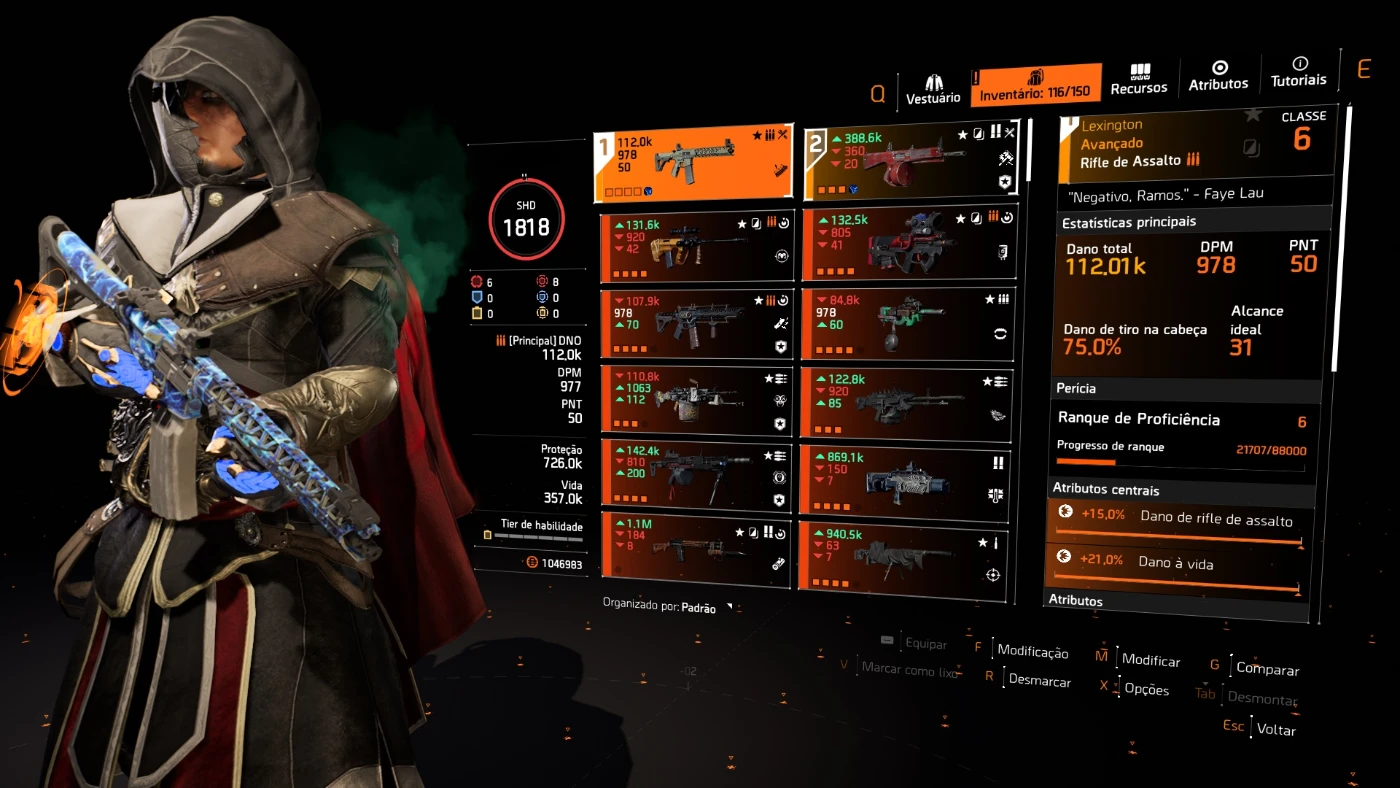Choose the 131.6k damage weapon slot

click(696, 245)
